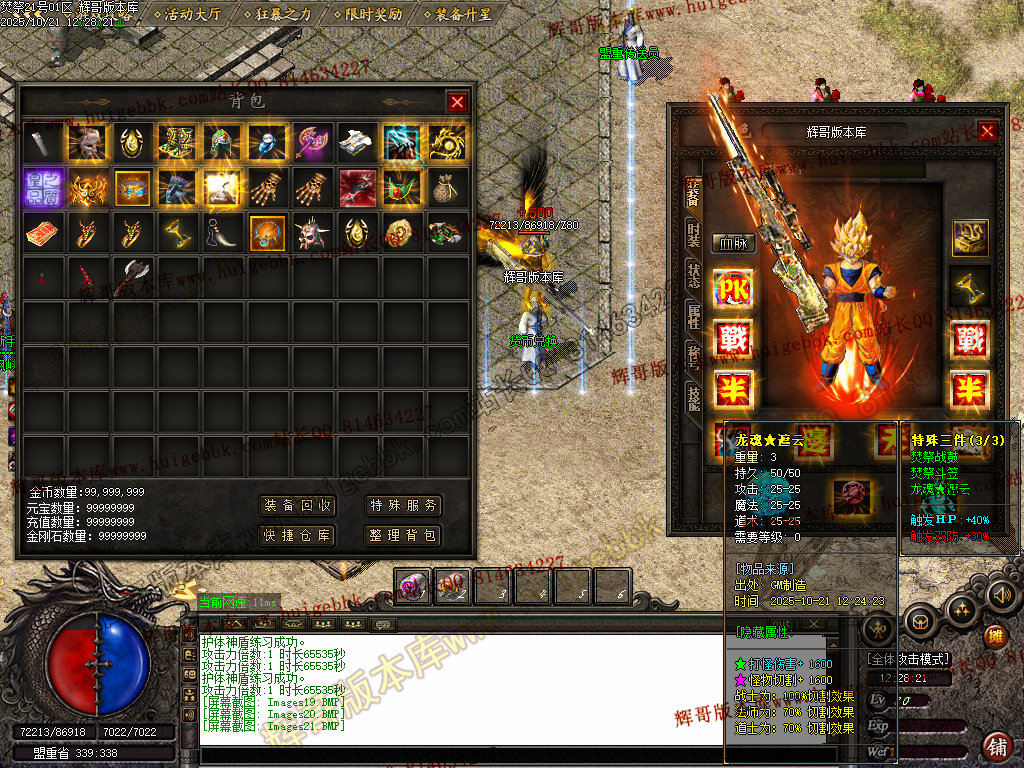Image resolution: width=1024 pixels, height=768 pixels.
Task: Click the 装备回收 equipment recycle button
Action: click(x=297, y=505)
